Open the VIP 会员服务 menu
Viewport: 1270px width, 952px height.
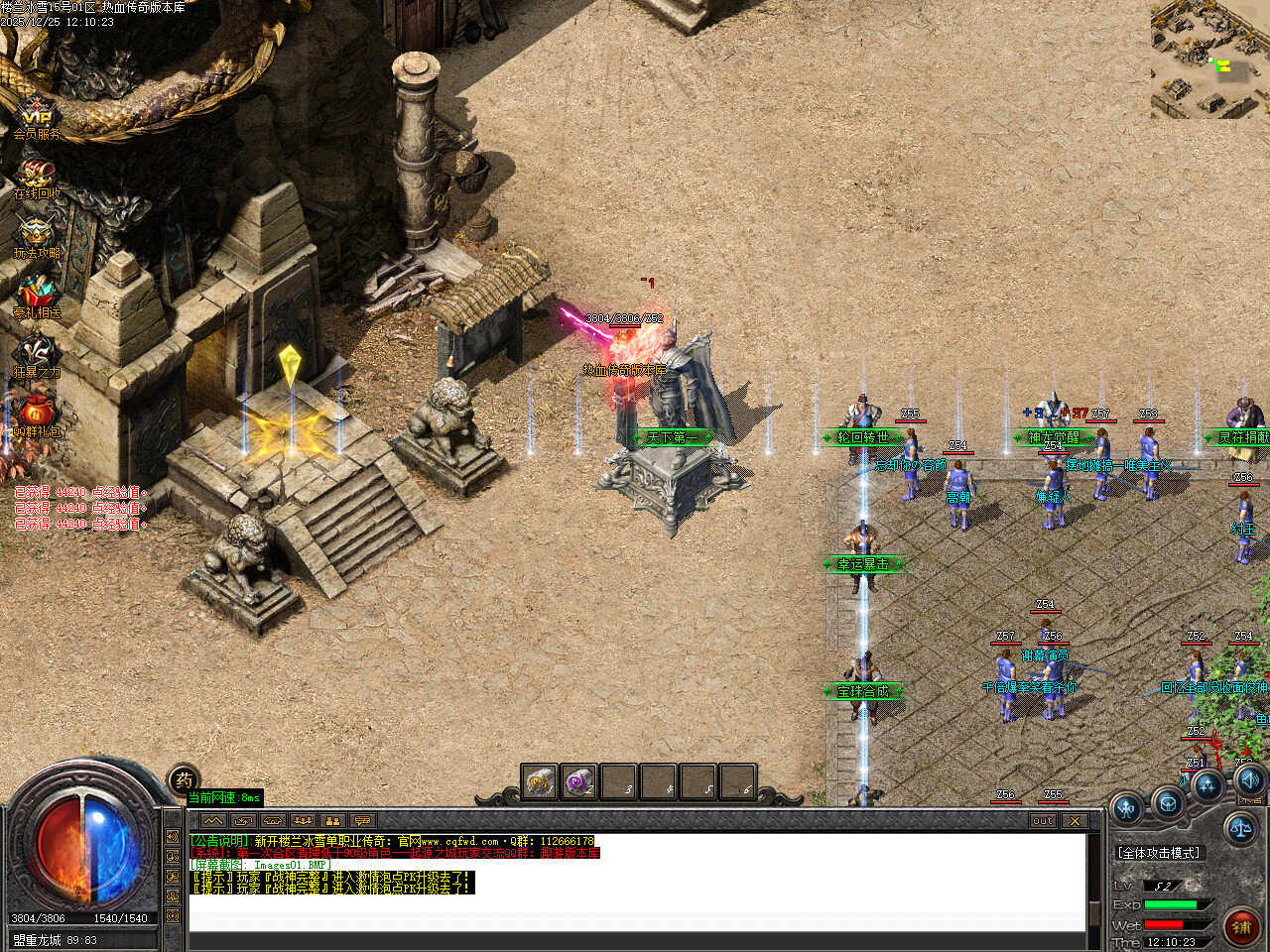37,116
